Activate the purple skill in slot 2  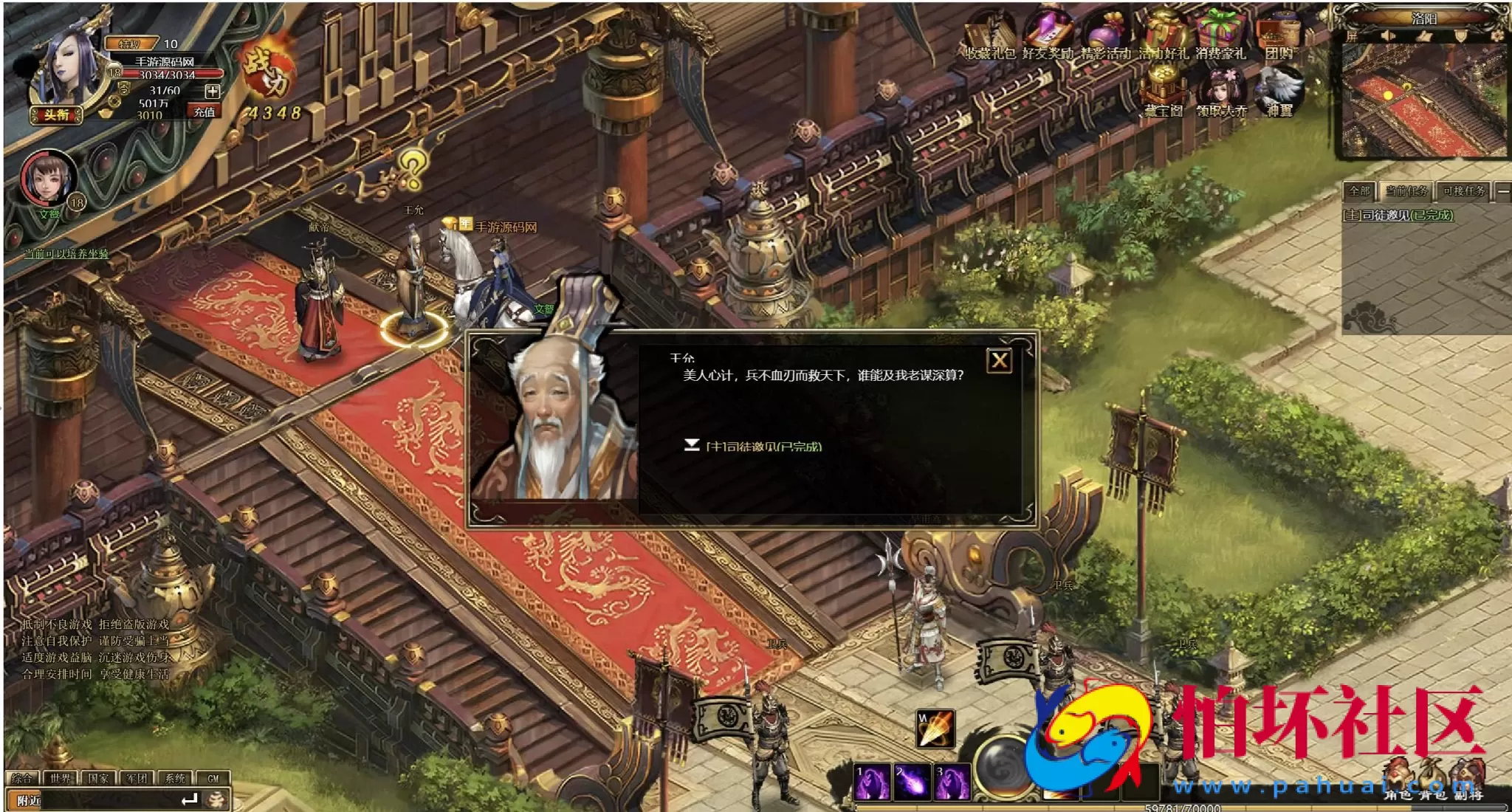pyautogui.click(x=912, y=782)
